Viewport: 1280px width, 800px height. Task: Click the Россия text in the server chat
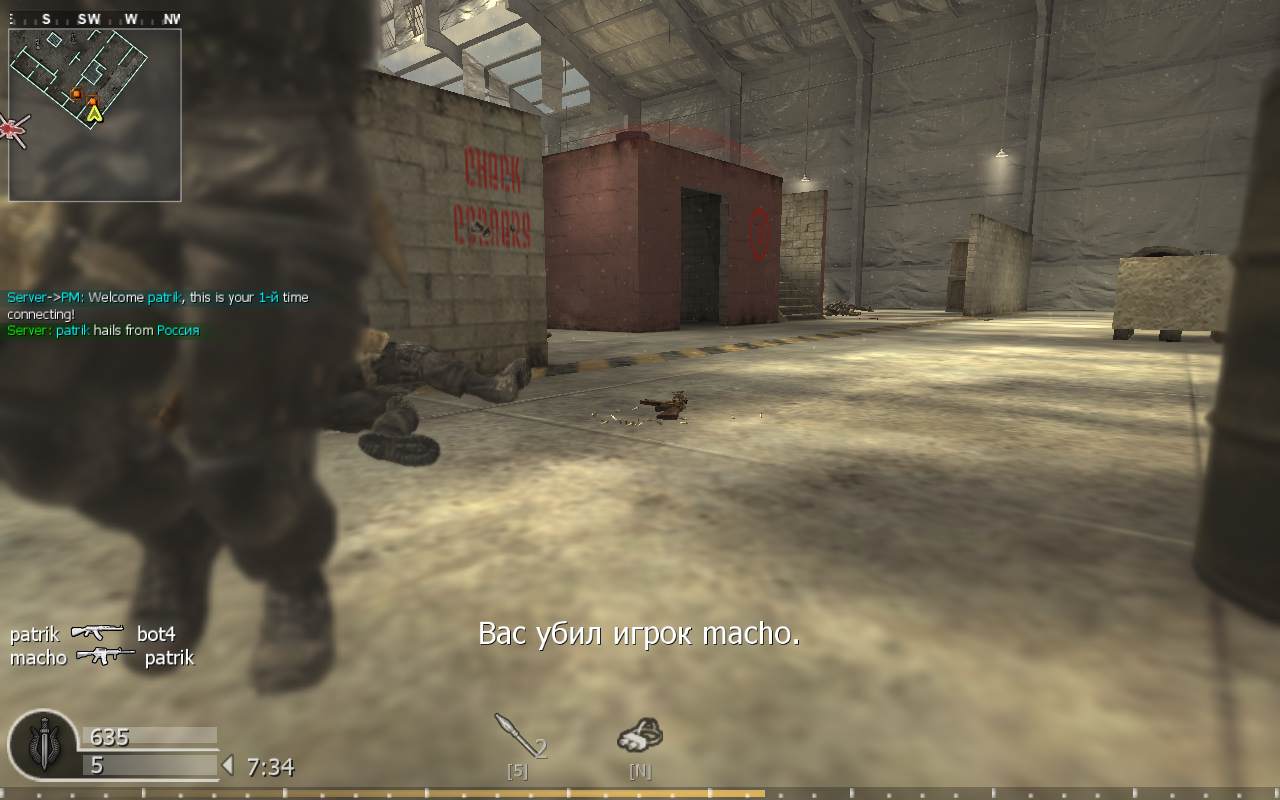(x=177, y=330)
